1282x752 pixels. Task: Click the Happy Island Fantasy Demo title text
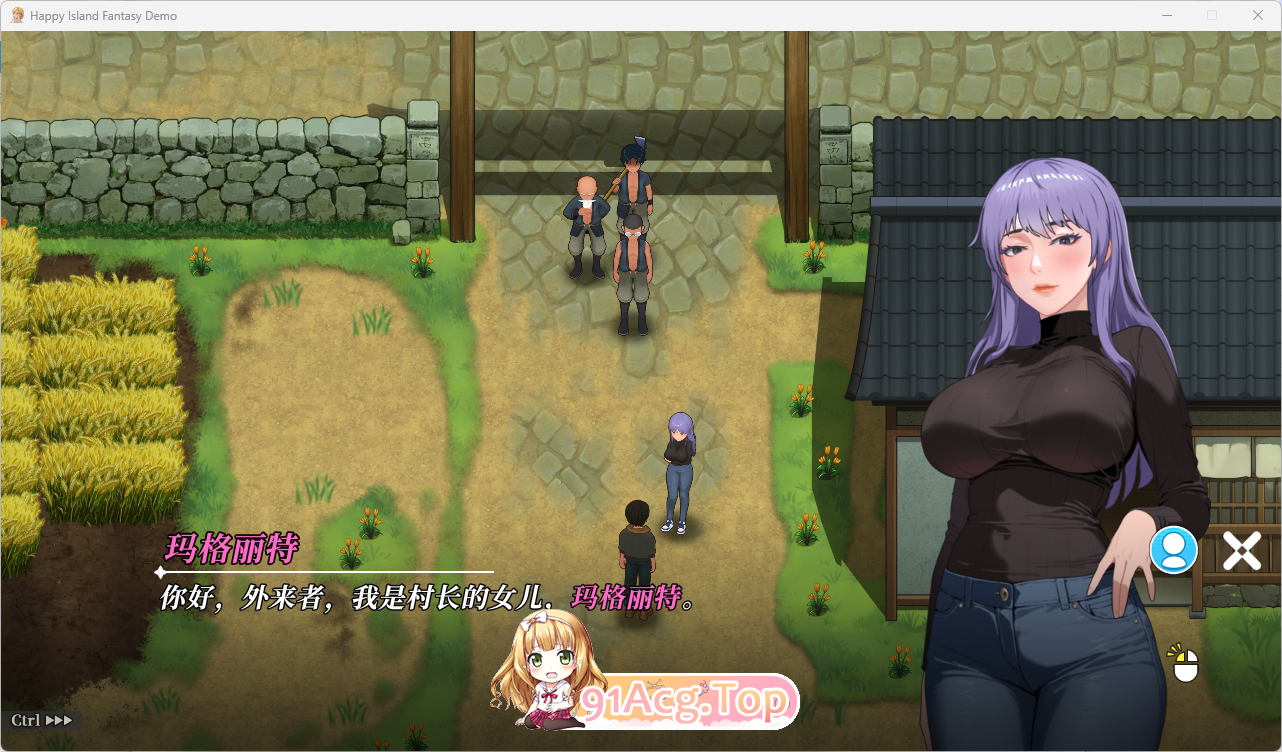[104, 15]
